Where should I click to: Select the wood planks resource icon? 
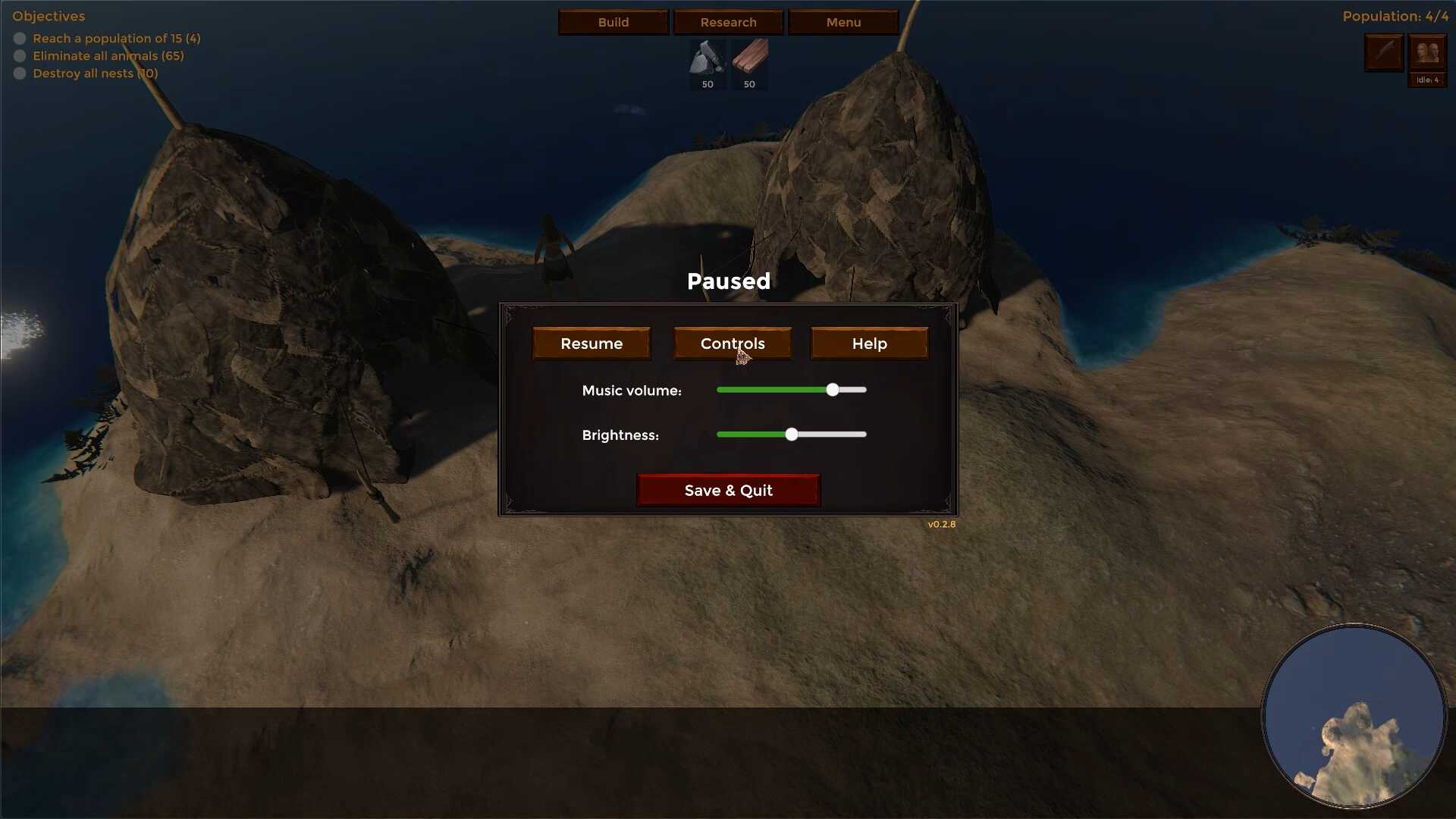749,58
